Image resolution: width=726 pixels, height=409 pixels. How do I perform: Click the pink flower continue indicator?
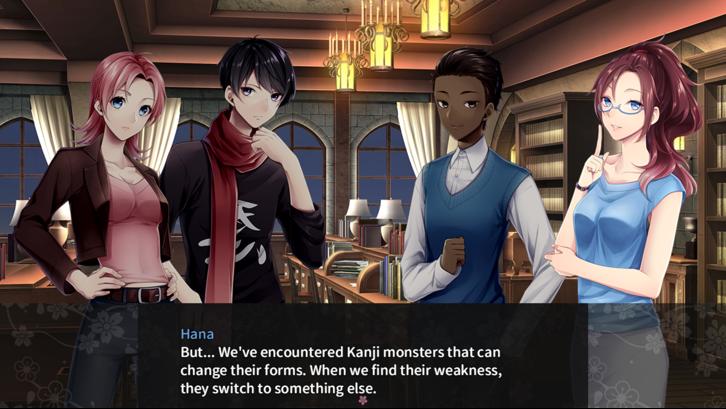[363, 400]
